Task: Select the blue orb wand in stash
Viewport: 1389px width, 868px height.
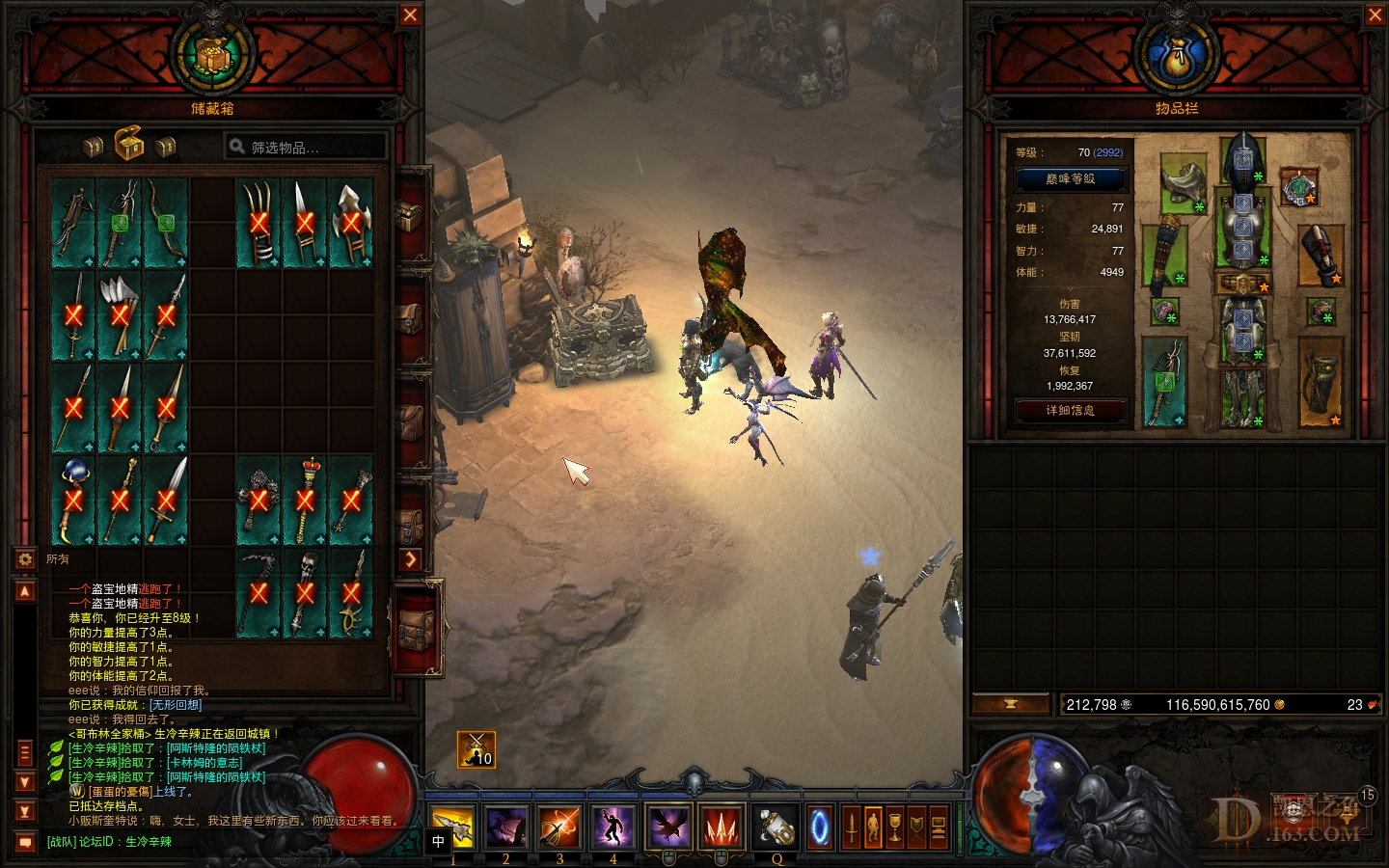Action: pos(73,500)
